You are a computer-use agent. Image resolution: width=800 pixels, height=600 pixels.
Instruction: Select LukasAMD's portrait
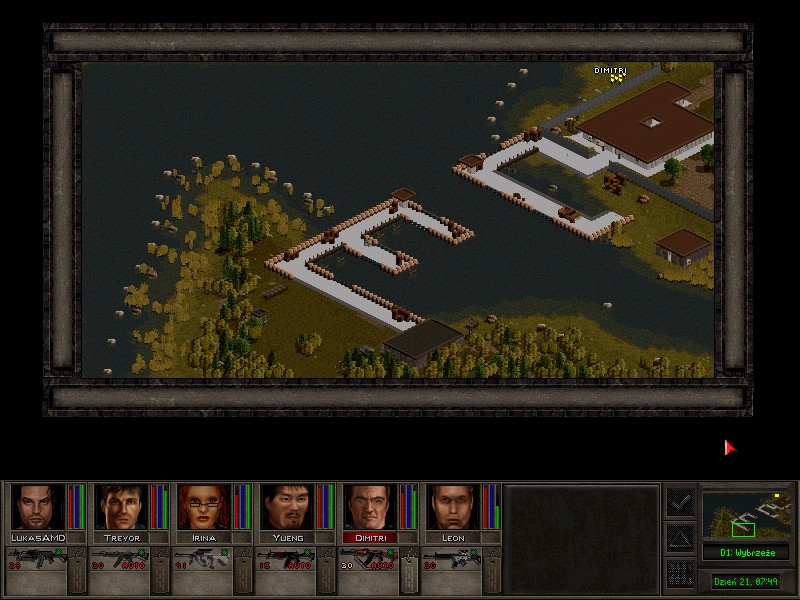pyautogui.click(x=37, y=508)
